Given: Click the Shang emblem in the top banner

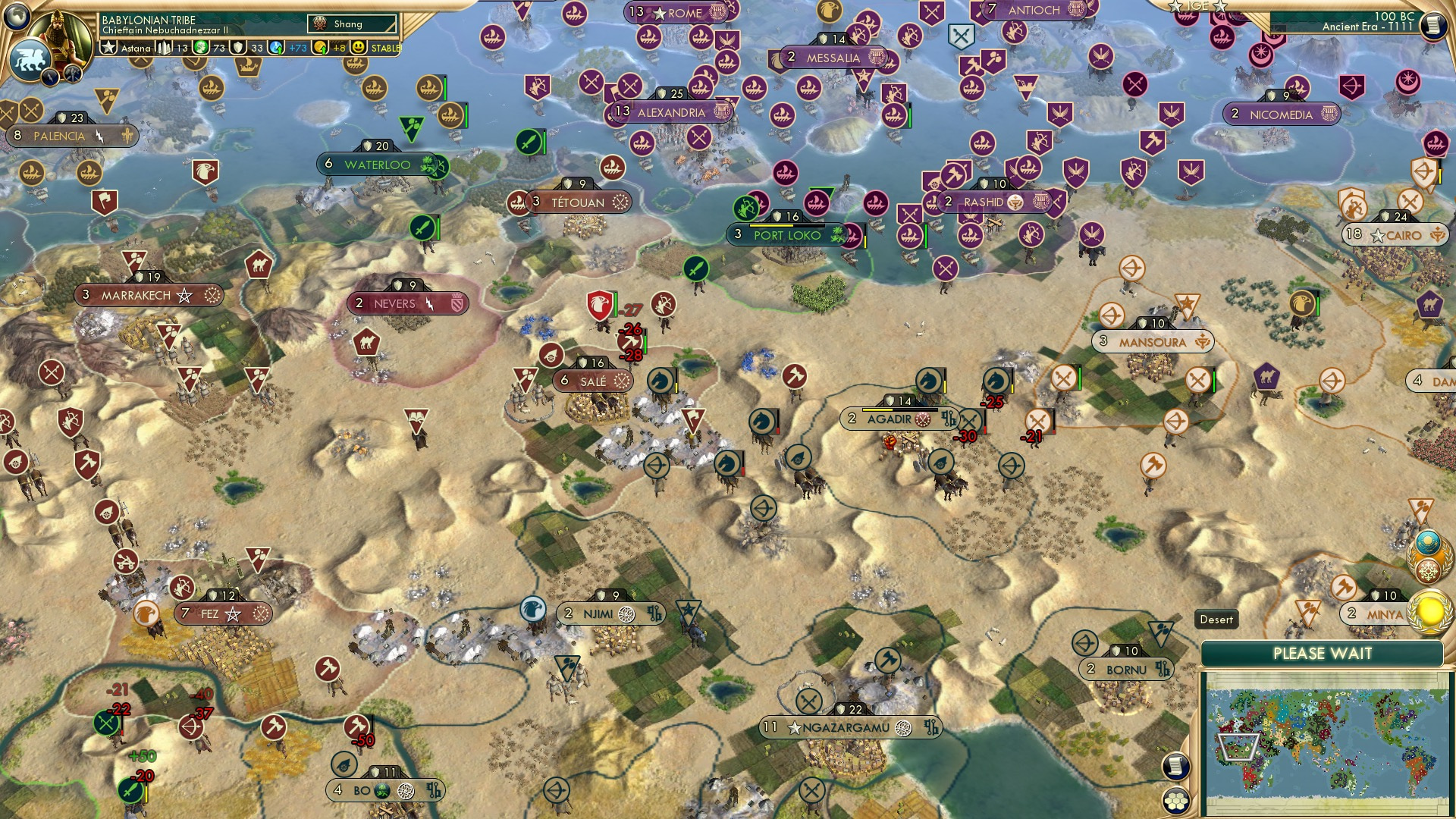Looking at the screenshot, I should click(320, 24).
